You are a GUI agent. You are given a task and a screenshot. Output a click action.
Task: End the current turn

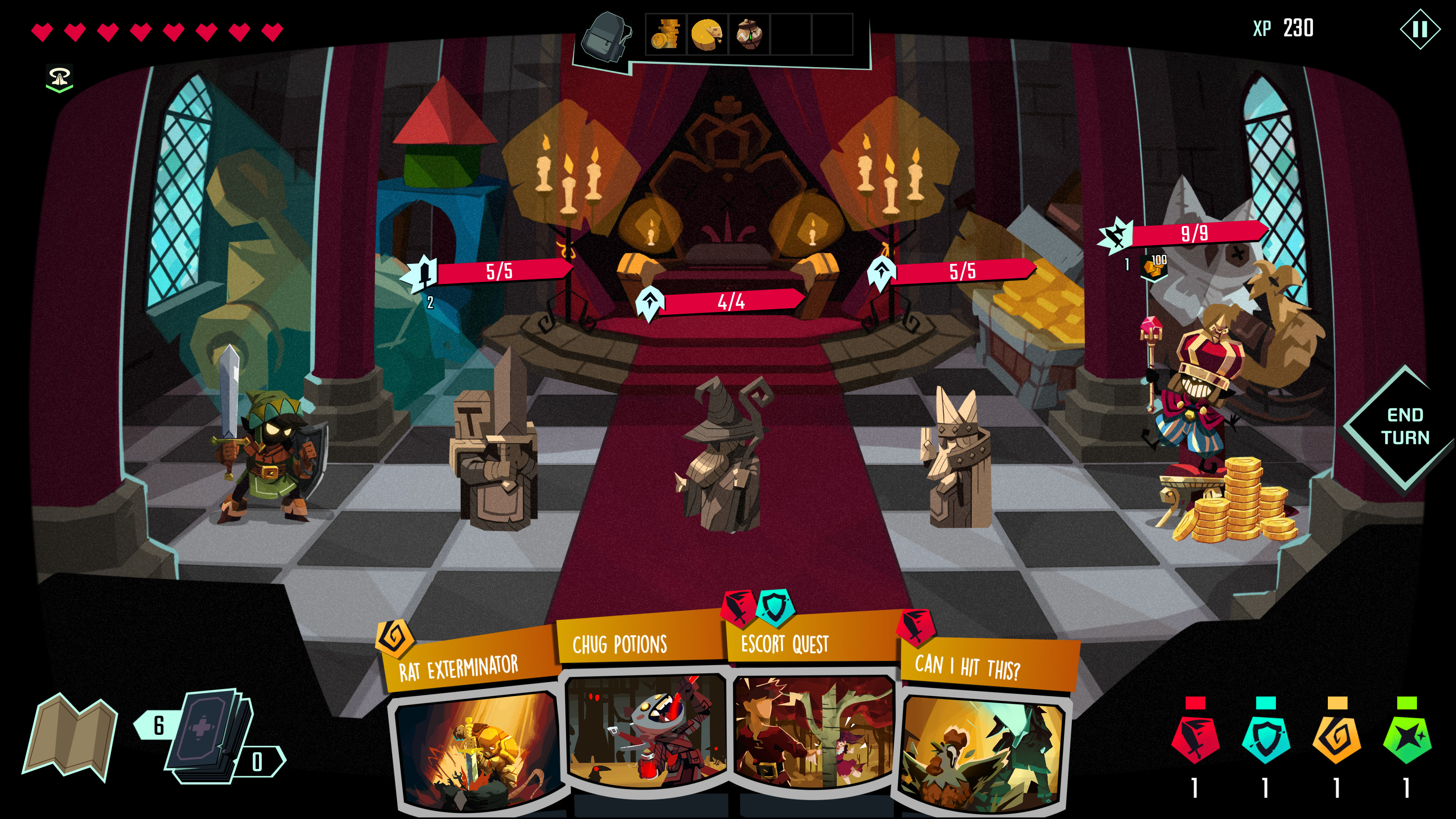(1404, 427)
